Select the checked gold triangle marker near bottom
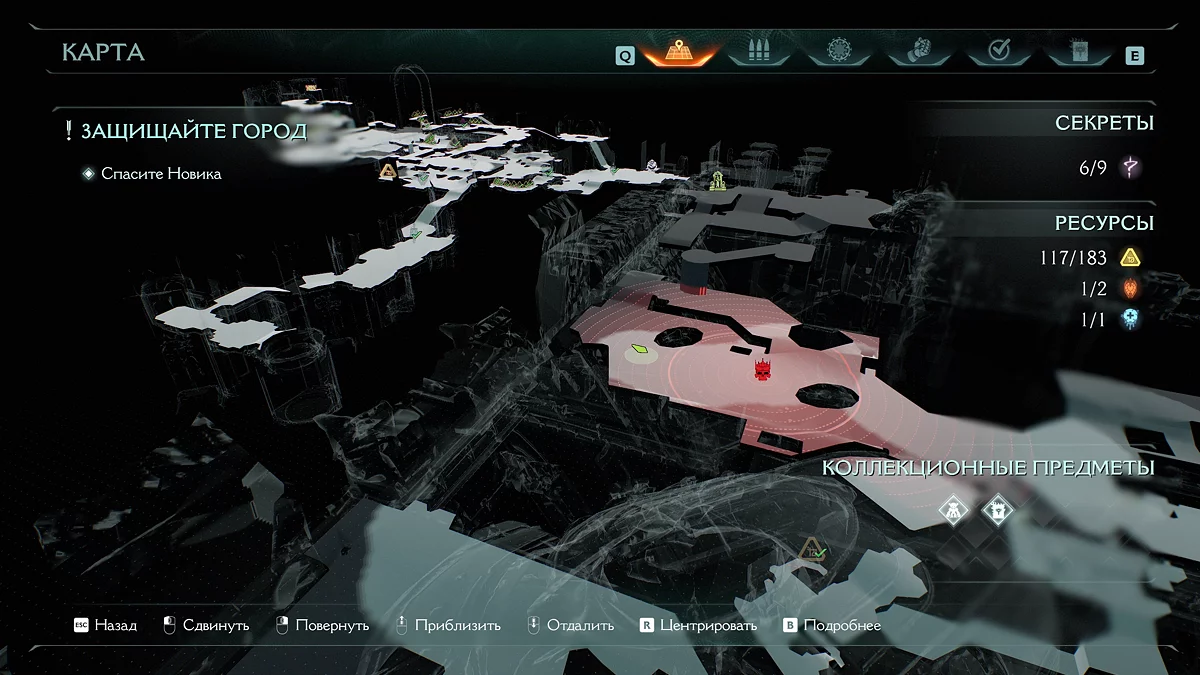The width and height of the screenshot is (1200, 675). tap(811, 548)
